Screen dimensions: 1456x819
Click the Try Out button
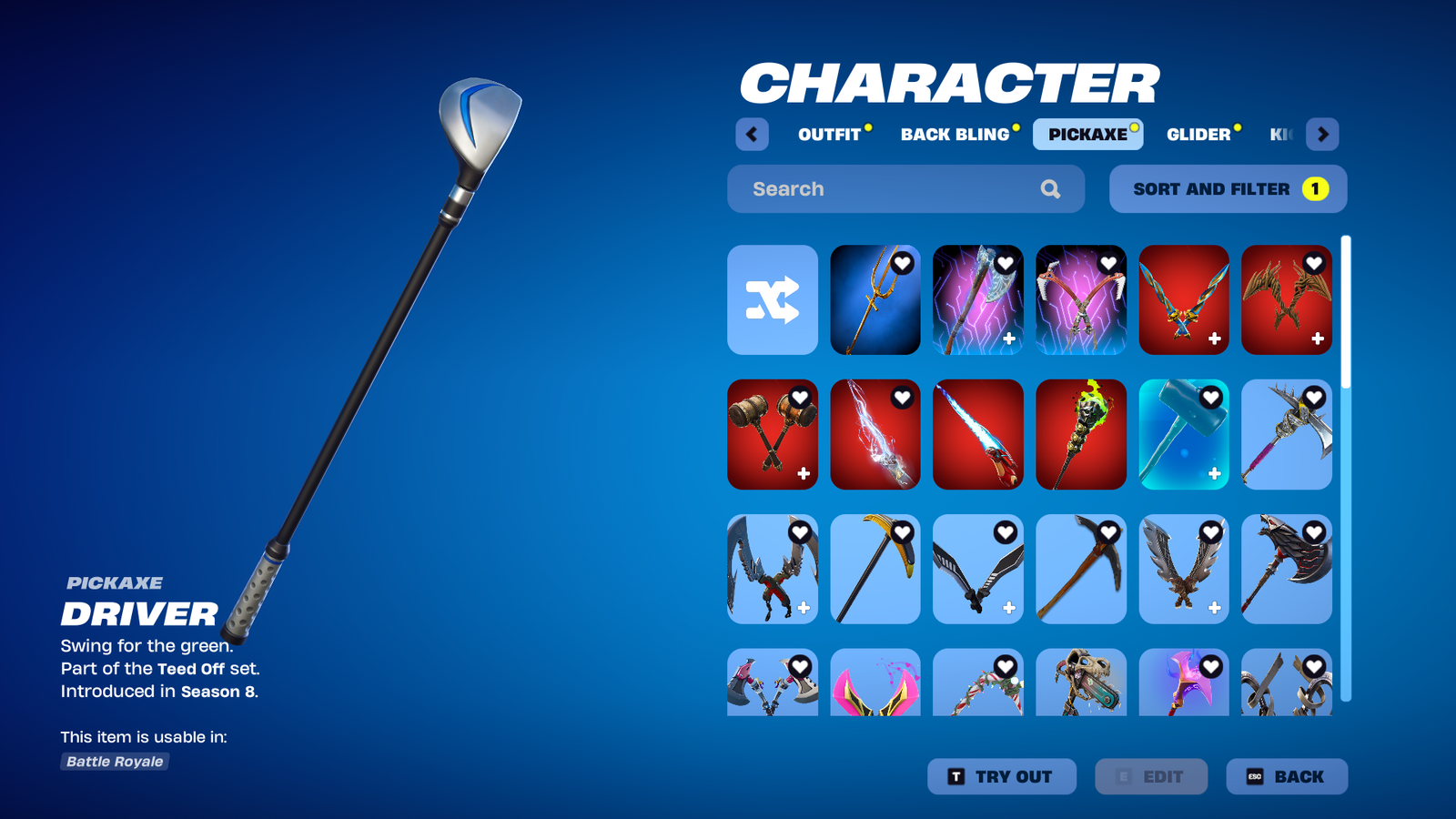1001,776
